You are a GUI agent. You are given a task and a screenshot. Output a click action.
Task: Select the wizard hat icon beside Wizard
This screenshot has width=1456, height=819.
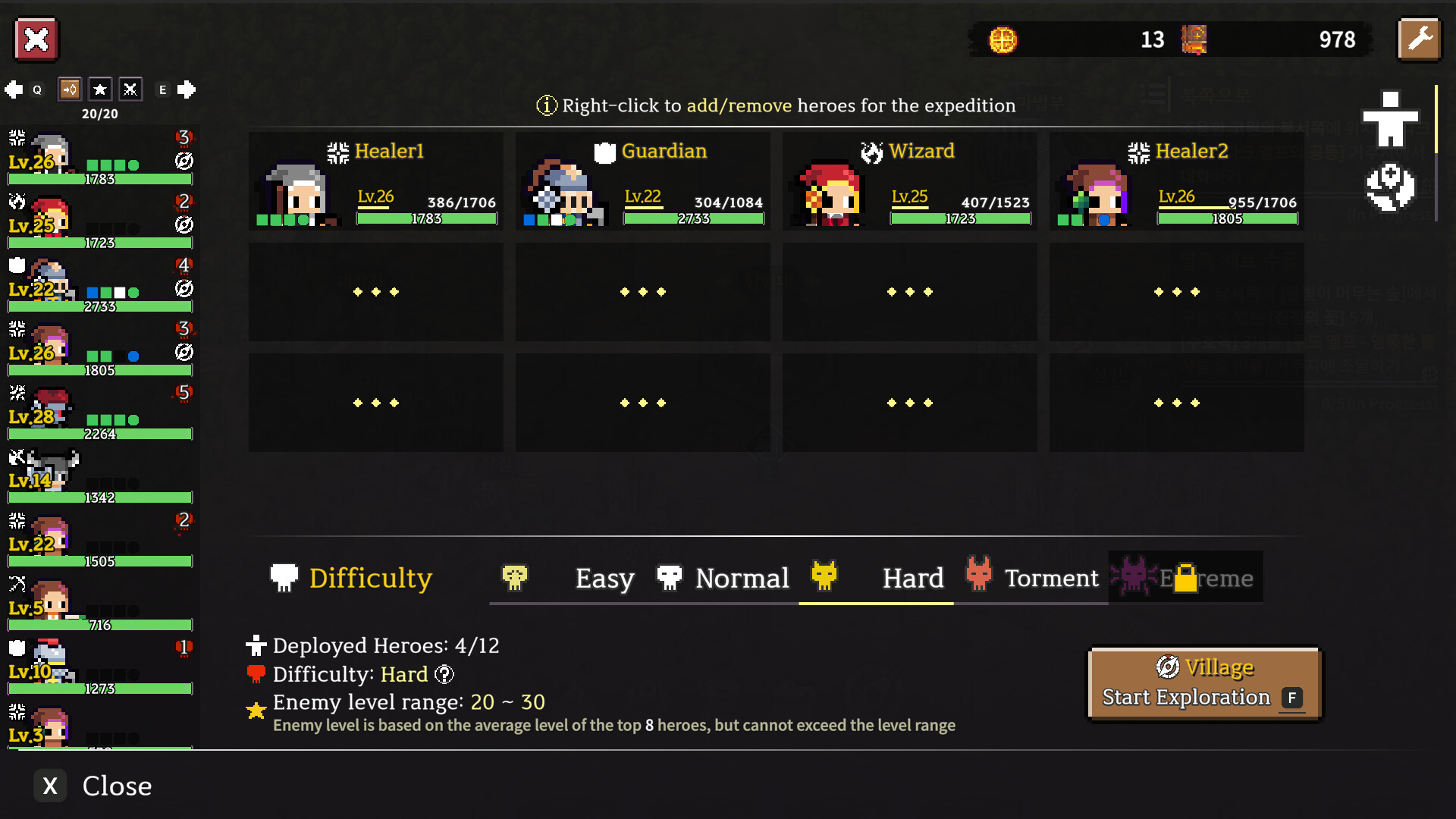tap(872, 151)
